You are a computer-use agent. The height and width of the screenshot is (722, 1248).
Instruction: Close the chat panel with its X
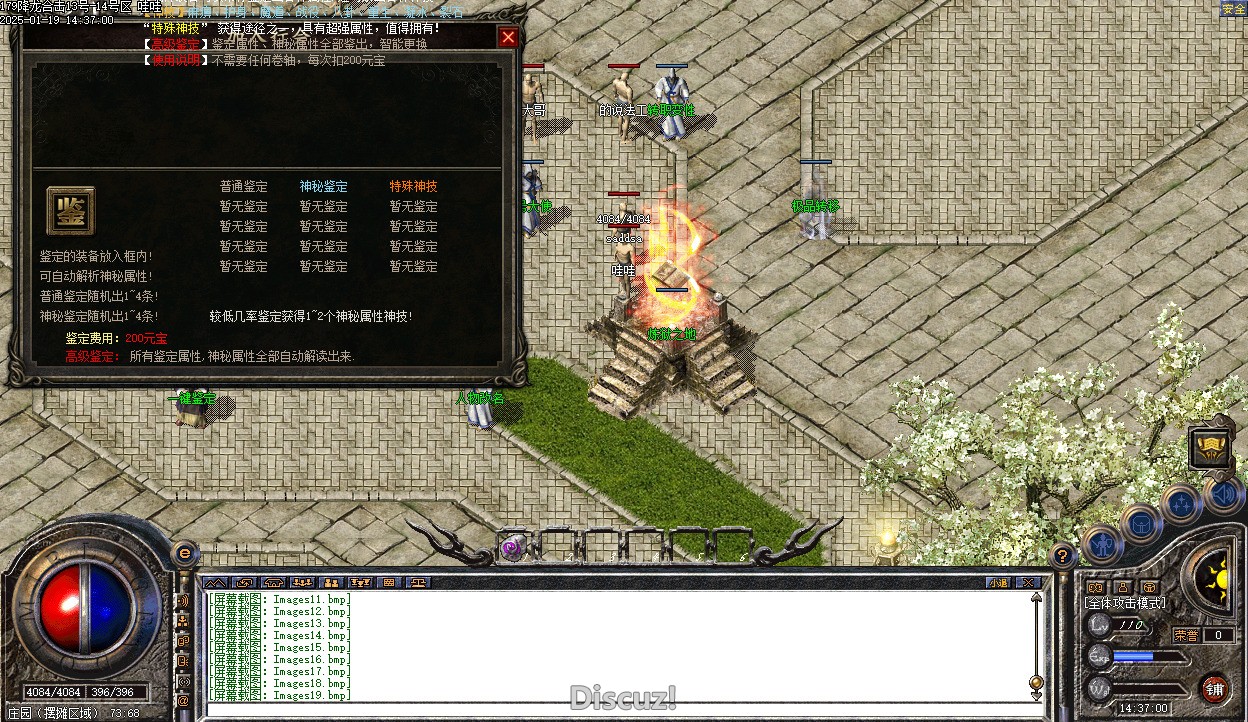point(1027,582)
